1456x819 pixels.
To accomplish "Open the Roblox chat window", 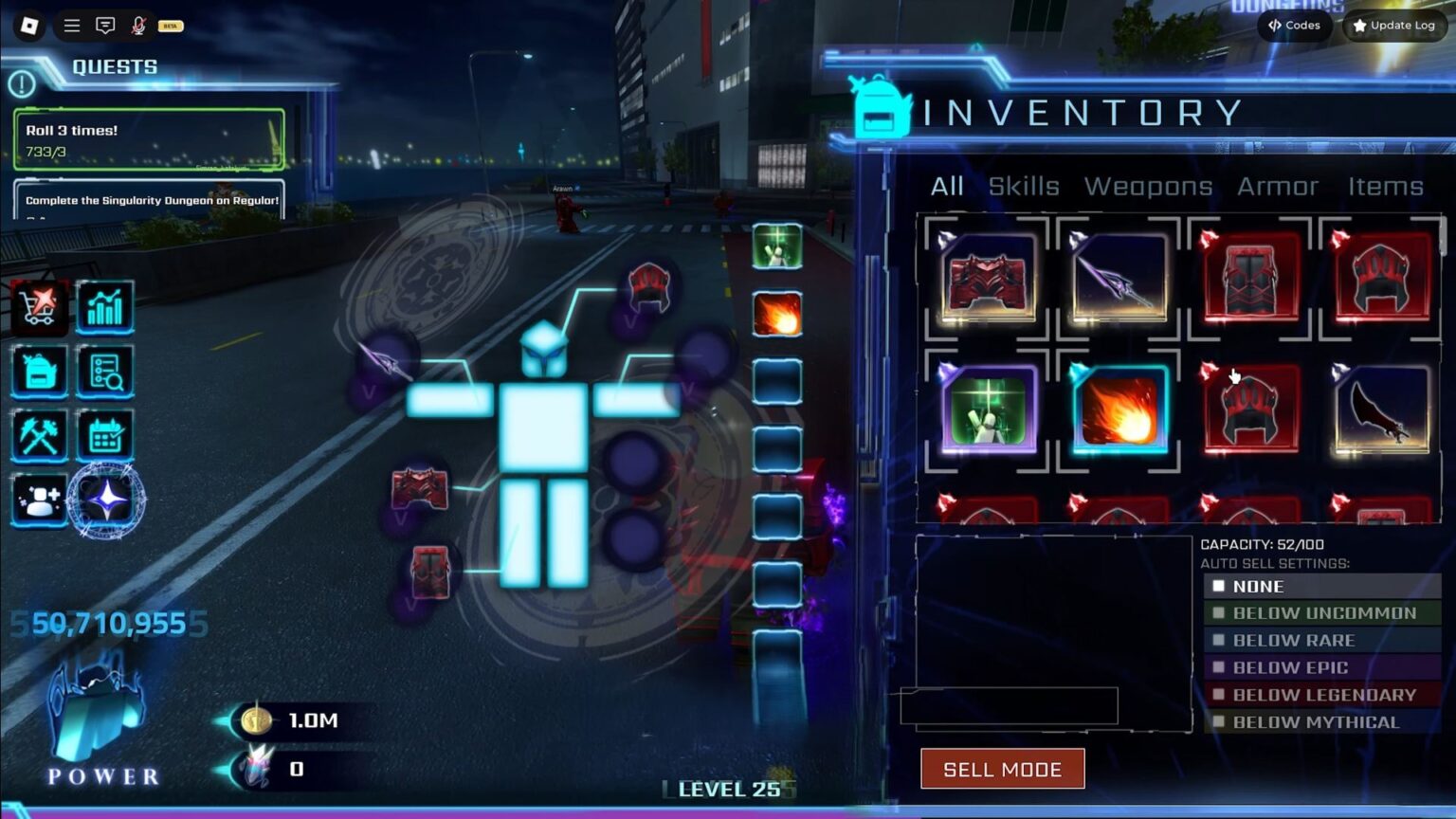I will point(105,26).
